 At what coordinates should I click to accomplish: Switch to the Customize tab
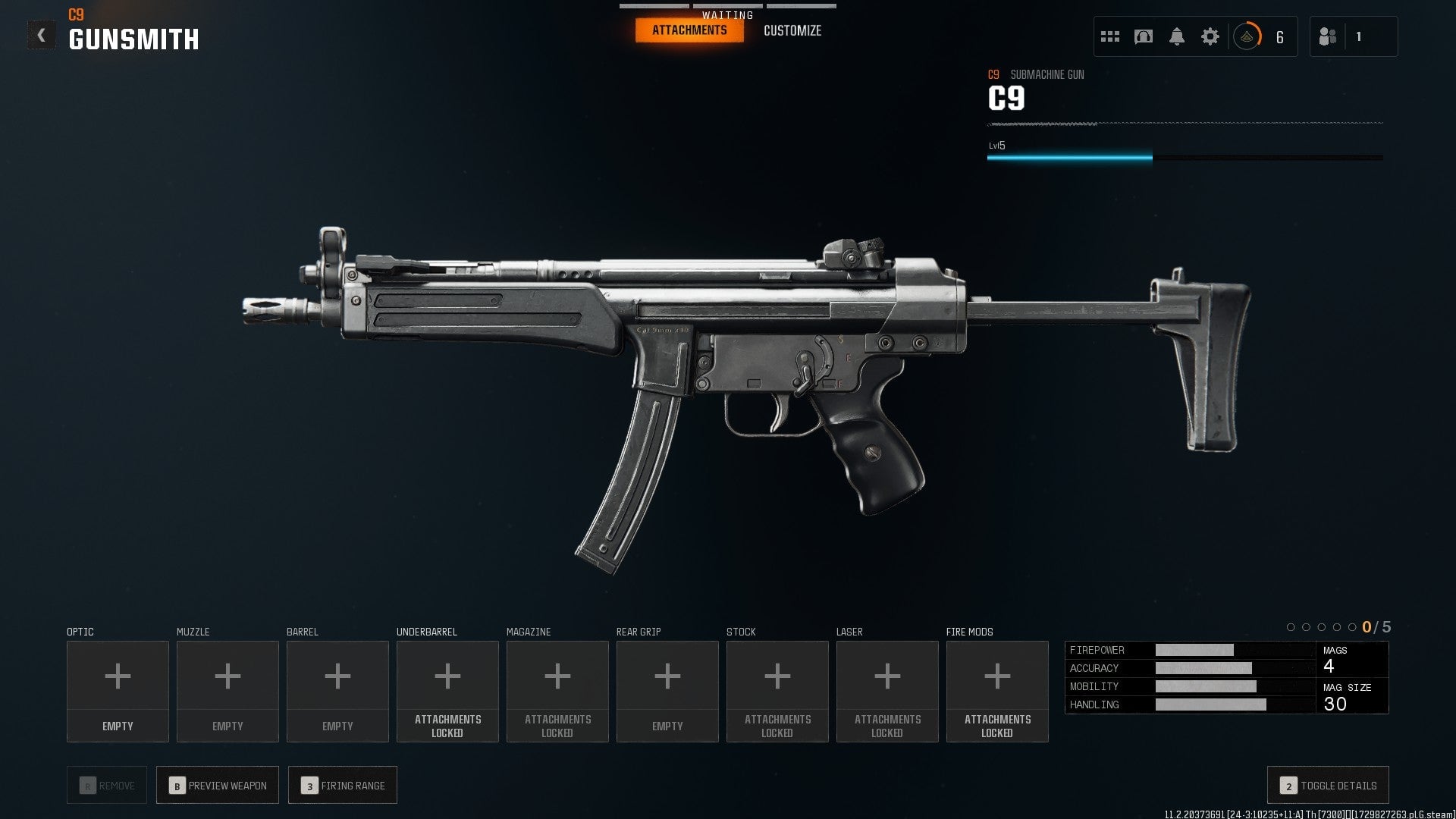[x=792, y=30]
